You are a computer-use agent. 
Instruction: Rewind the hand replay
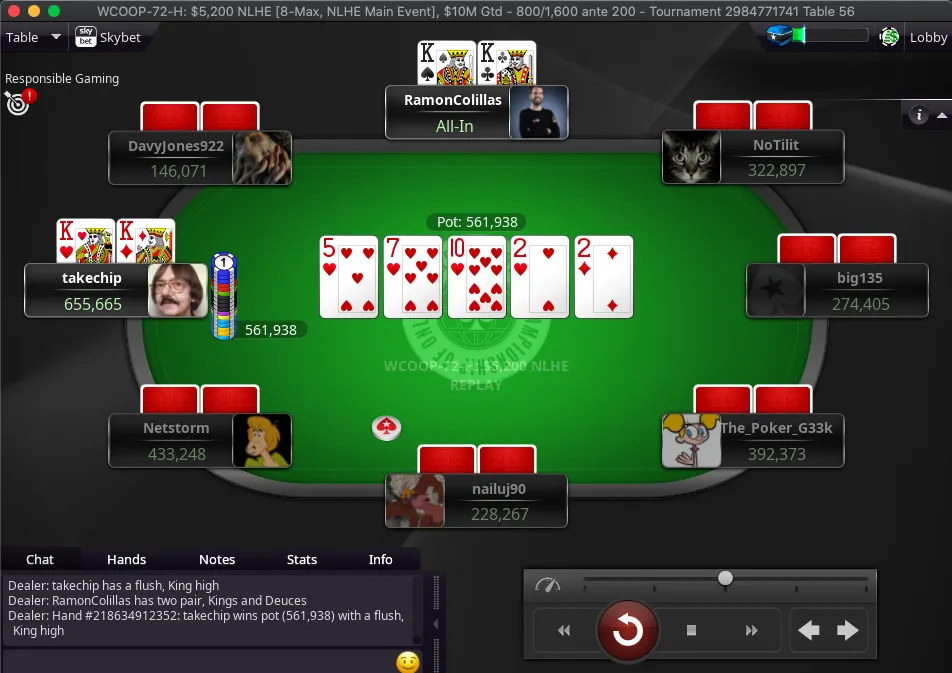coord(564,630)
